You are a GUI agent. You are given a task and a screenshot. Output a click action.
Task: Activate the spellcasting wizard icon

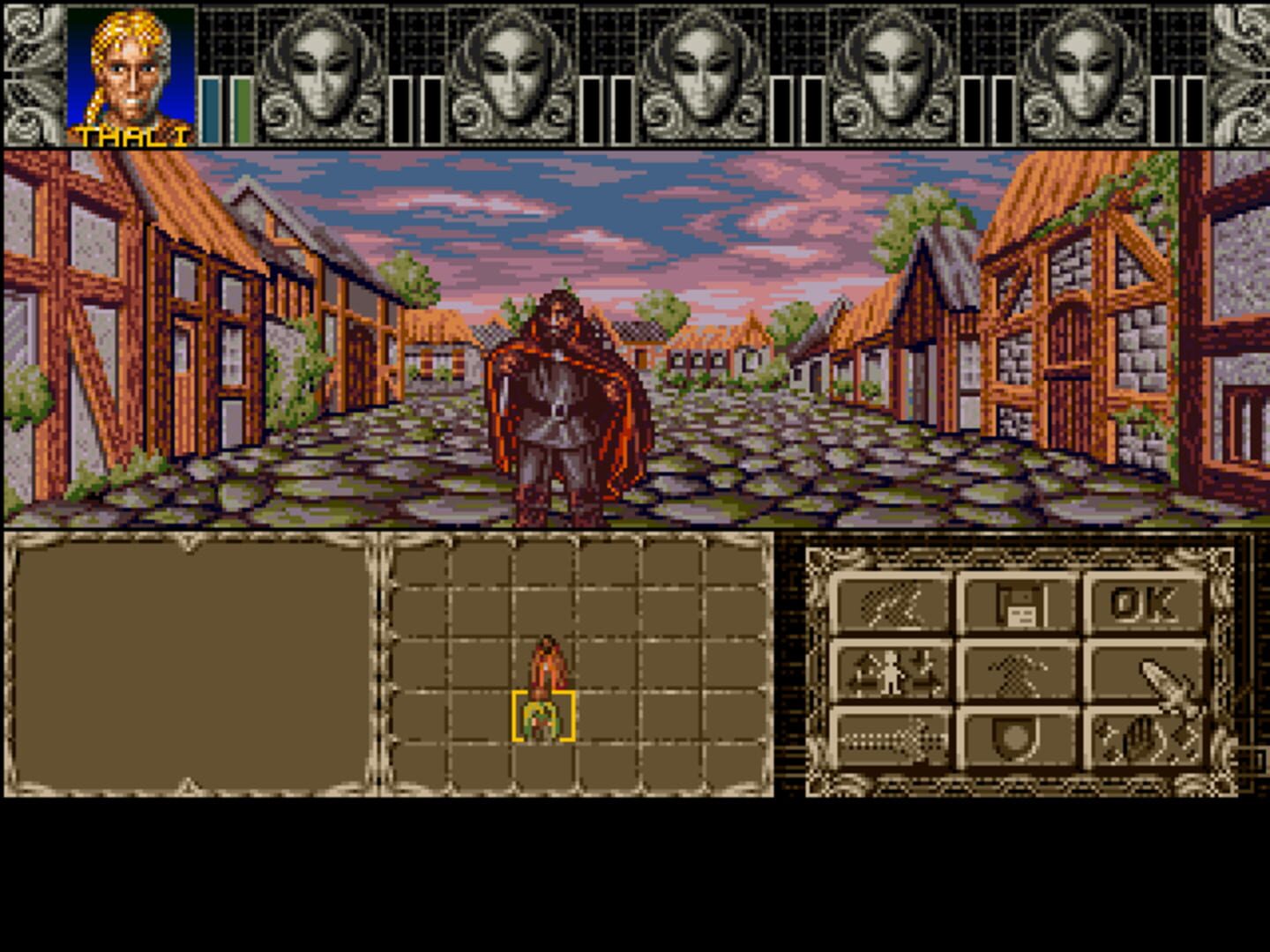click(x=1019, y=673)
